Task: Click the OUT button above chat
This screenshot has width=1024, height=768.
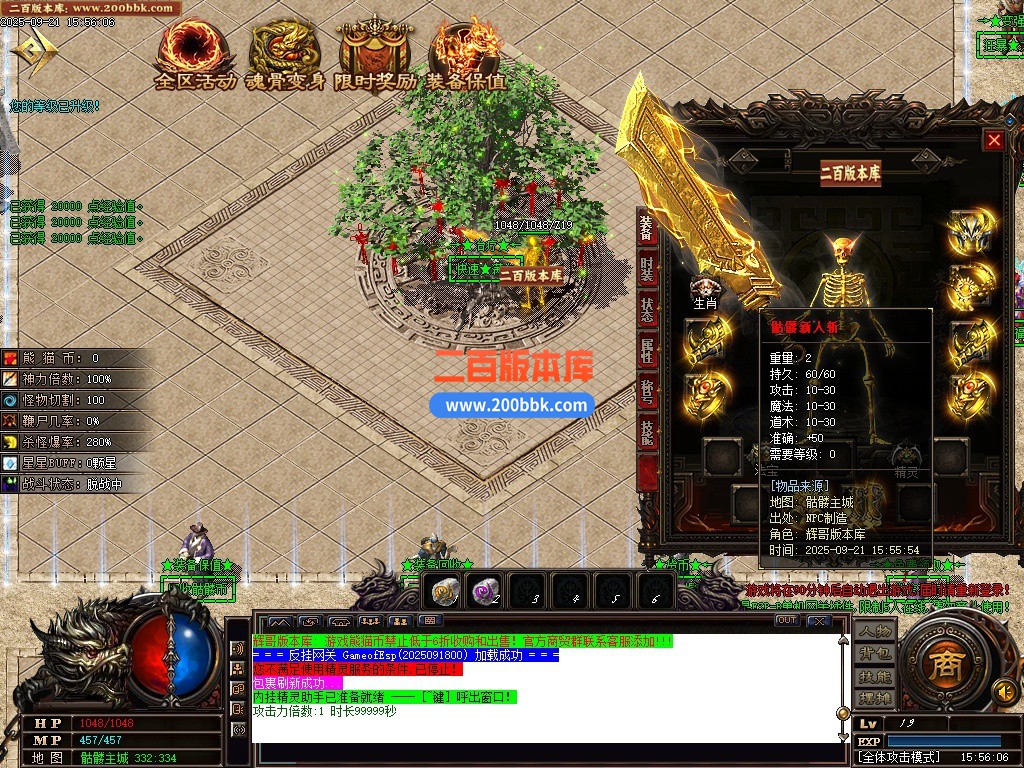Action: [x=787, y=621]
